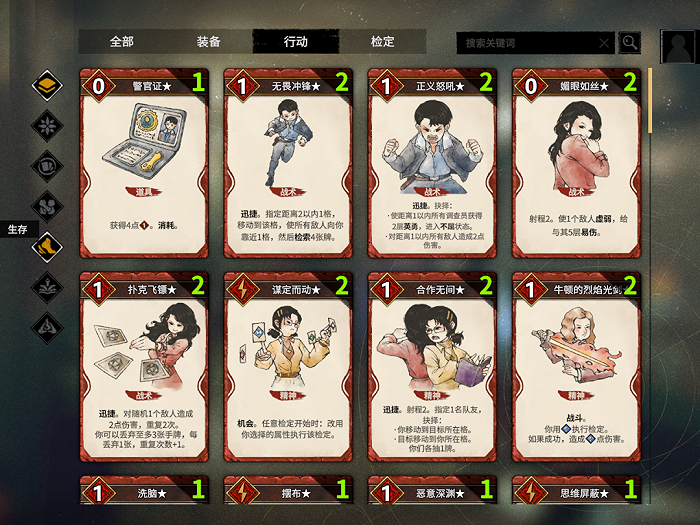Open the 装备 tab
The height and width of the screenshot is (525, 700).
click(208, 42)
